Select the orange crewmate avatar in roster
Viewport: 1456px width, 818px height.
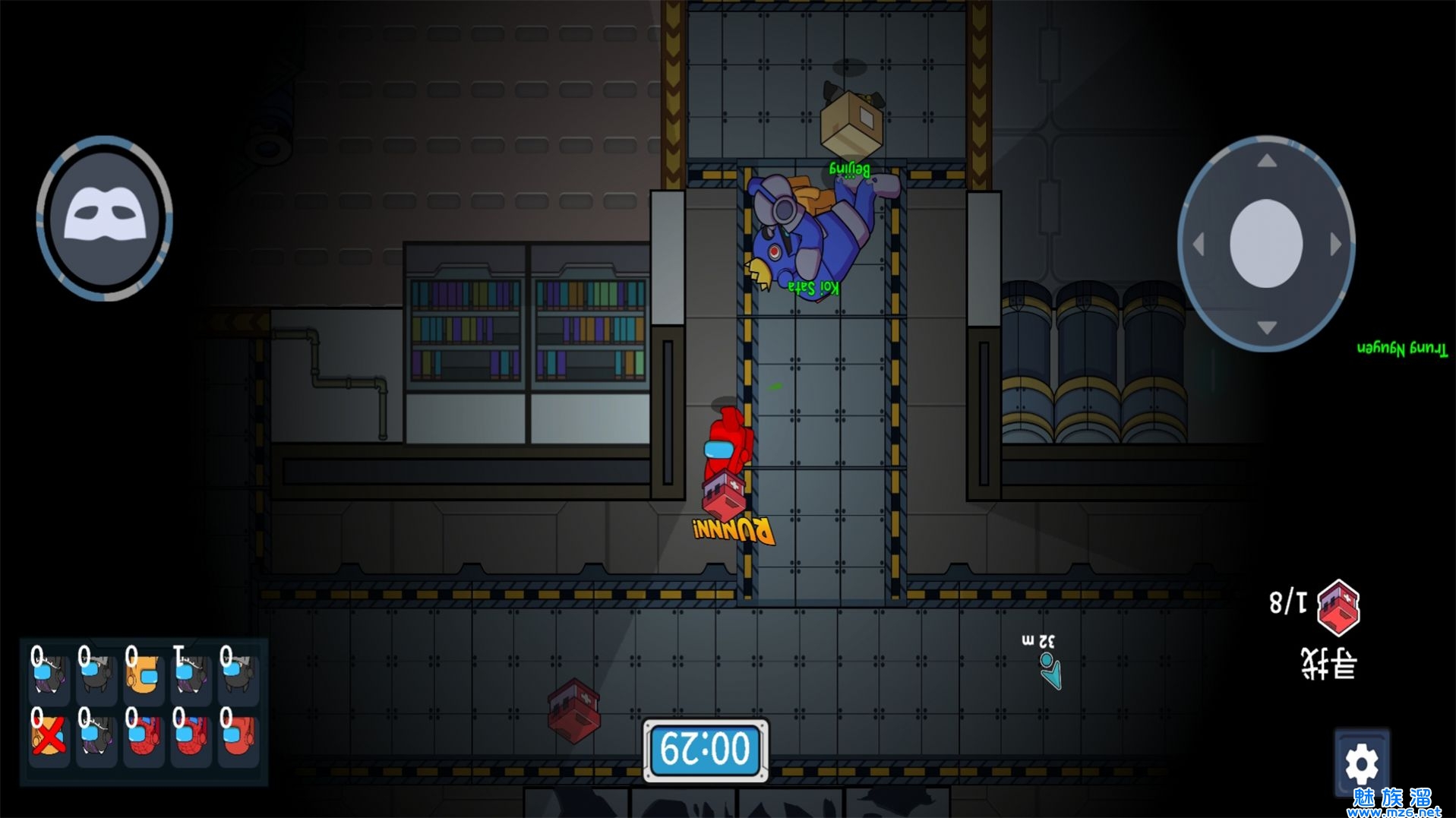(x=143, y=672)
